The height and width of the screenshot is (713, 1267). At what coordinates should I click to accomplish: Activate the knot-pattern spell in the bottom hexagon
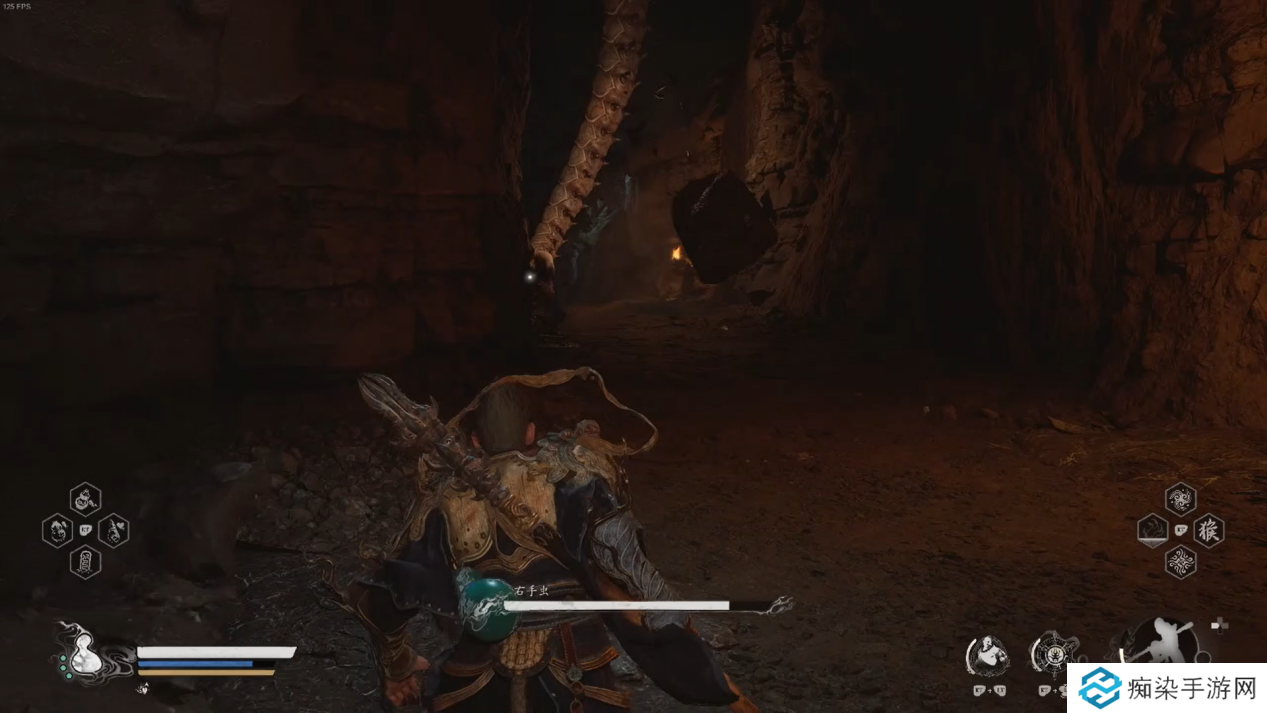pos(1181,562)
